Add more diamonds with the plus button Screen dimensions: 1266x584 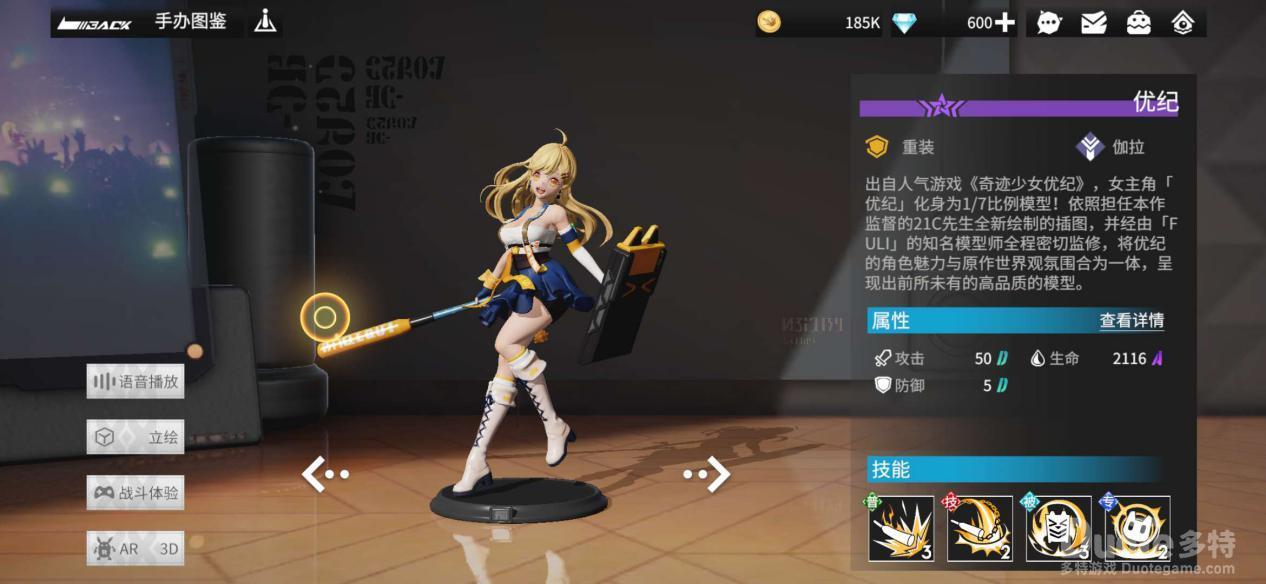tap(1004, 22)
